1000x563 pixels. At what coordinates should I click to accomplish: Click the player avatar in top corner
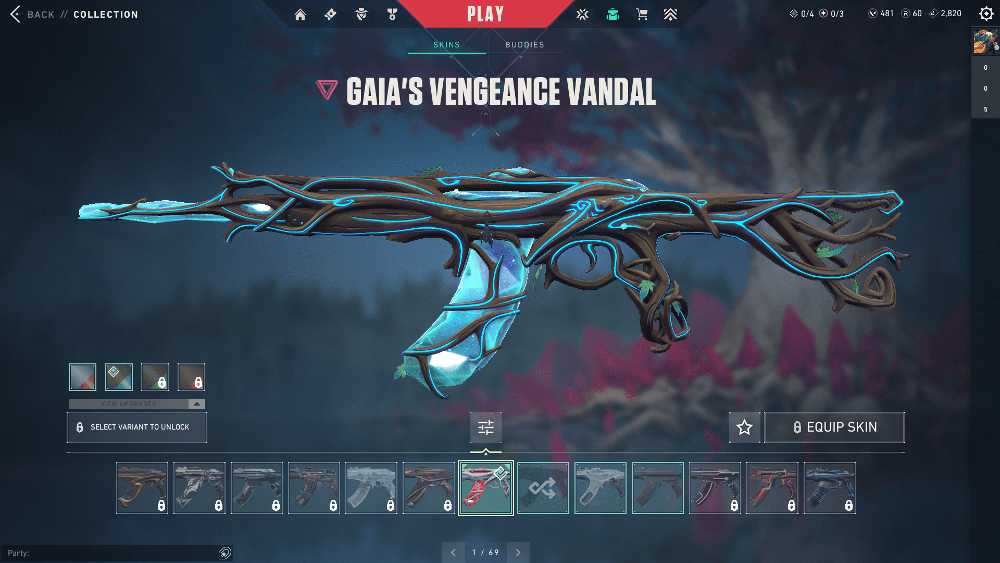point(984,41)
